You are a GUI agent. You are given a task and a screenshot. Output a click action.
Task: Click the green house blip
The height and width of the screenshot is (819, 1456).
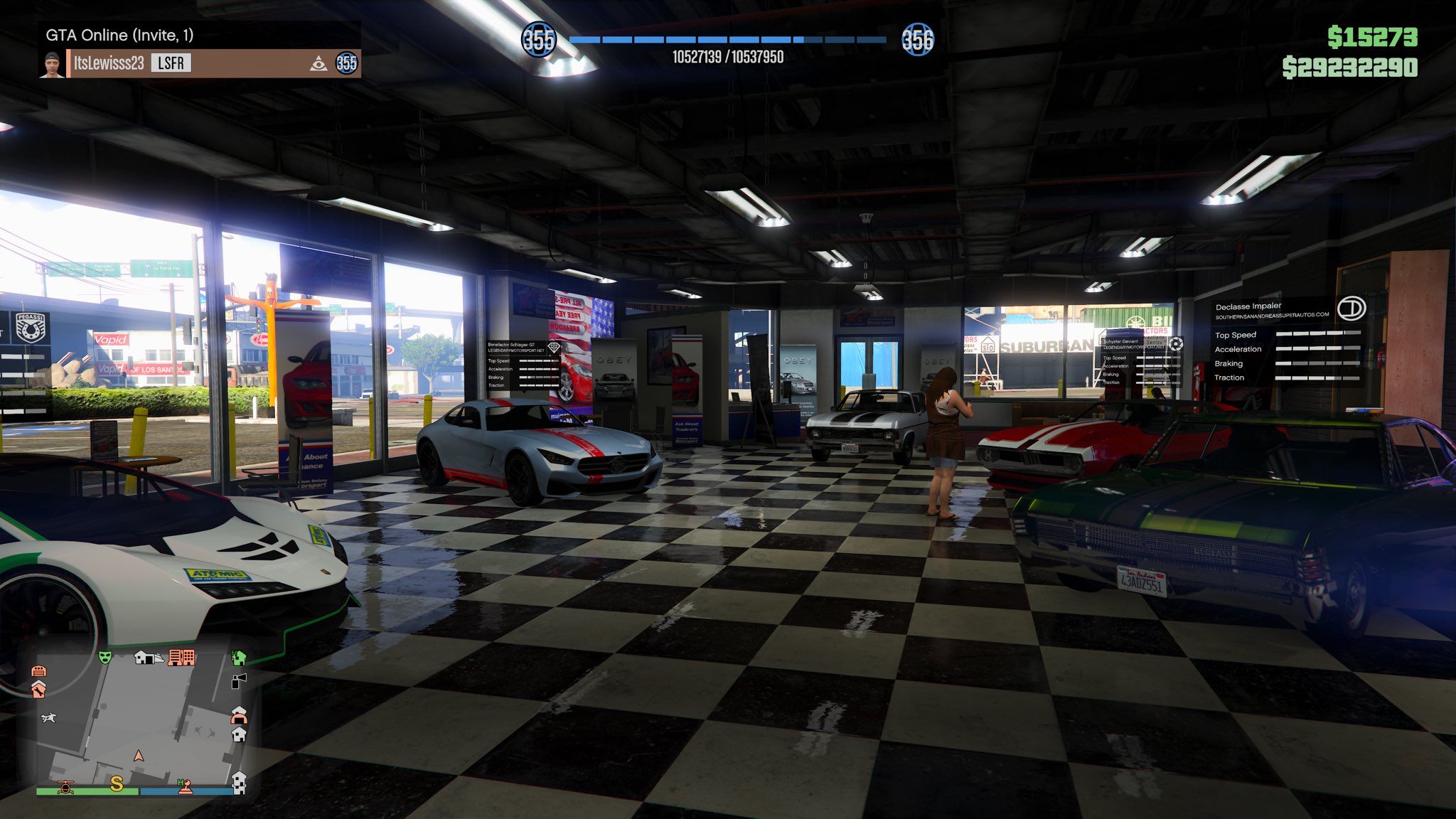coord(239,657)
